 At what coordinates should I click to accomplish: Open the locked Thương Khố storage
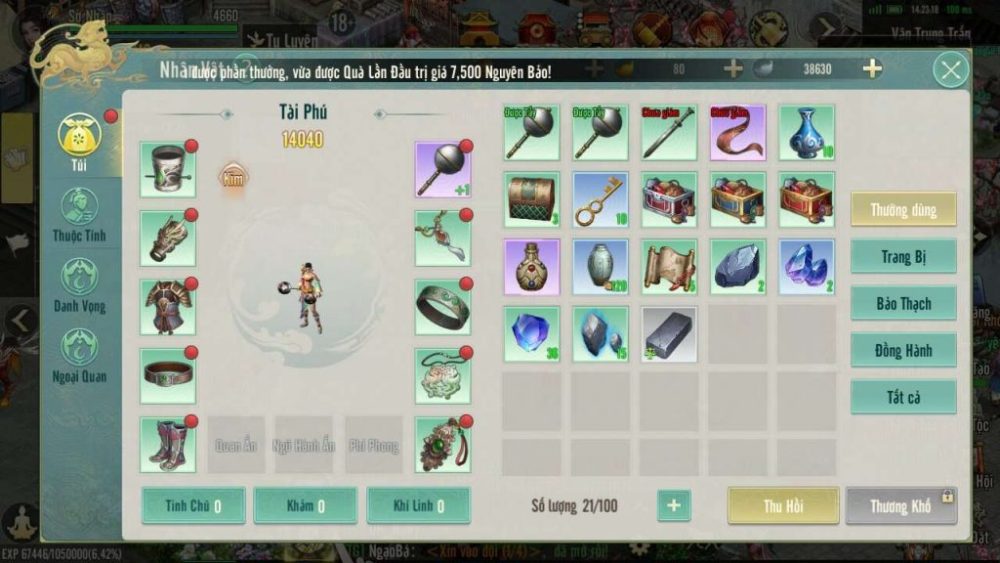[x=901, y=506]
